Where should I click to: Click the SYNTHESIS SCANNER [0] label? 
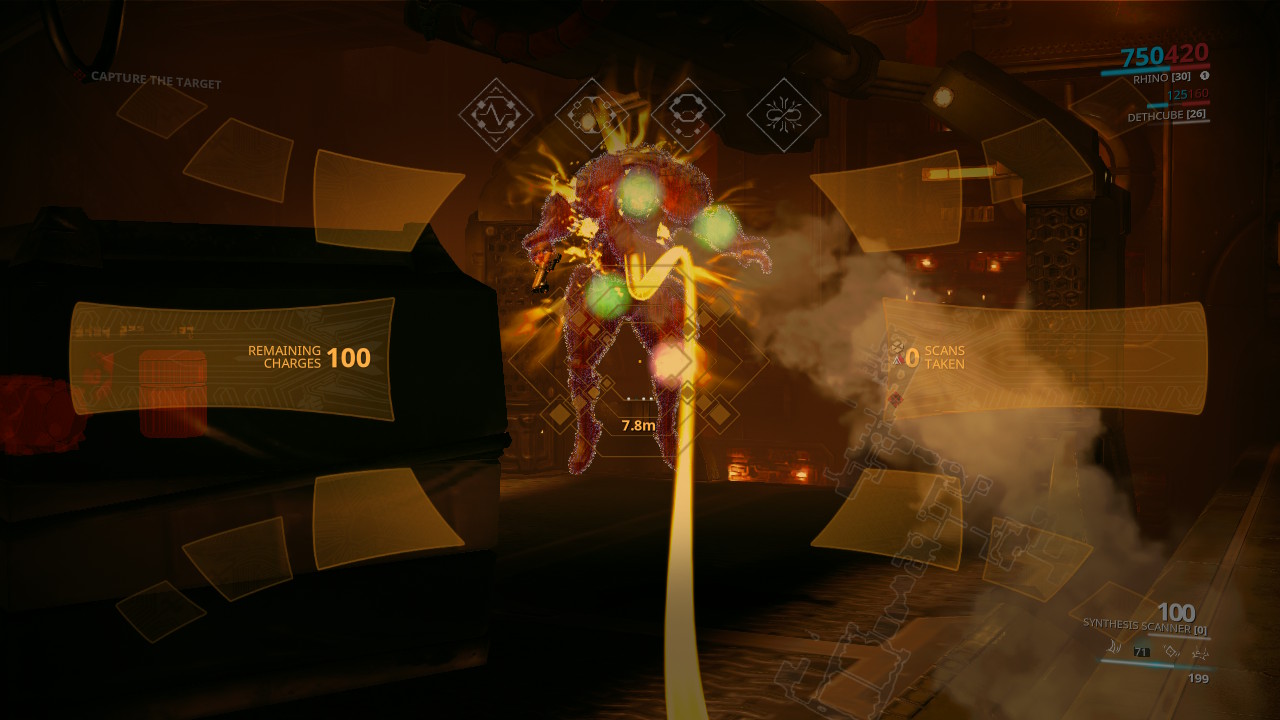click(x=1145, y=626)
